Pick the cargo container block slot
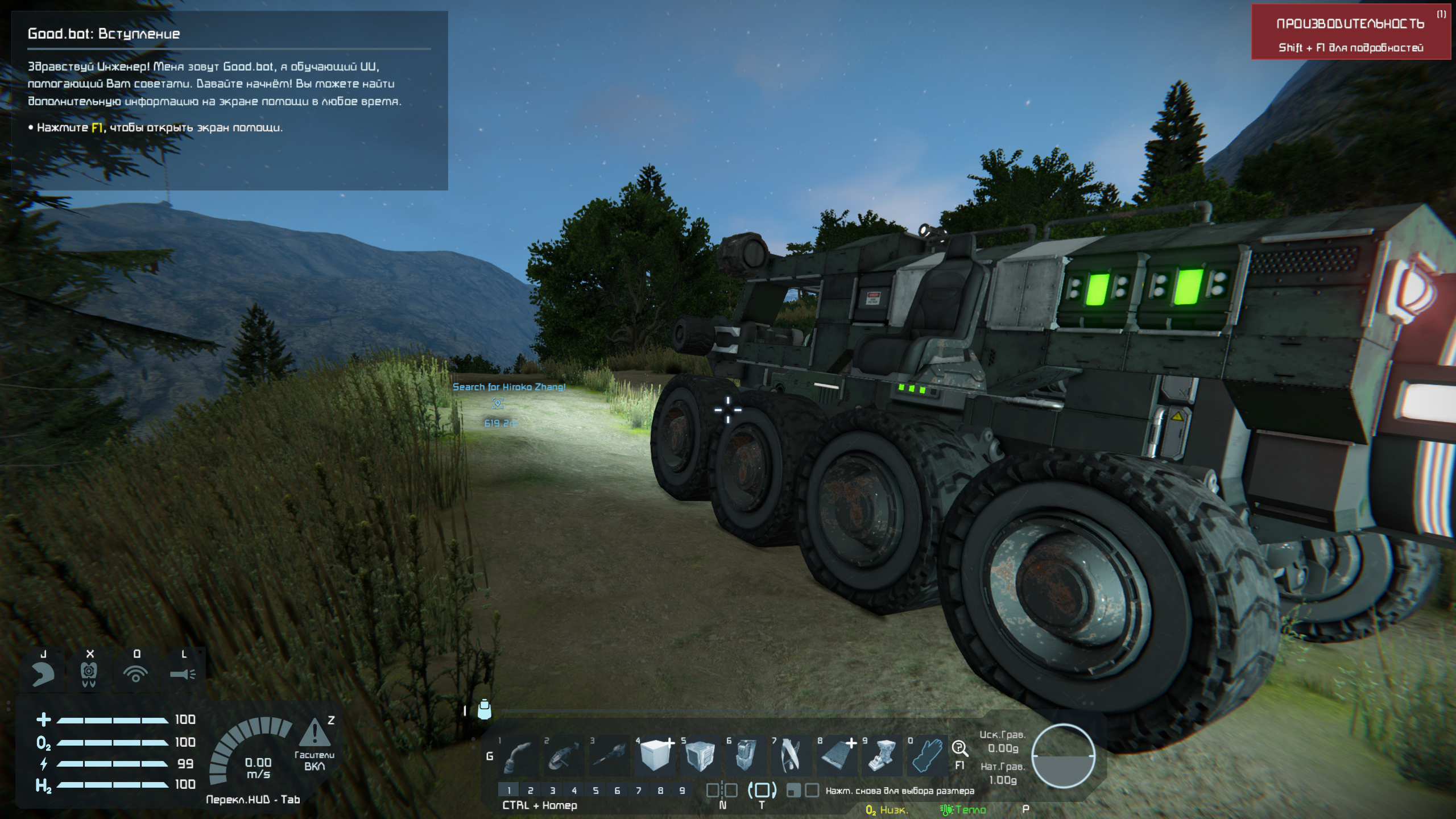This screenshot has height=819, width=1456. pyautogui.click(x=700, y=758)
